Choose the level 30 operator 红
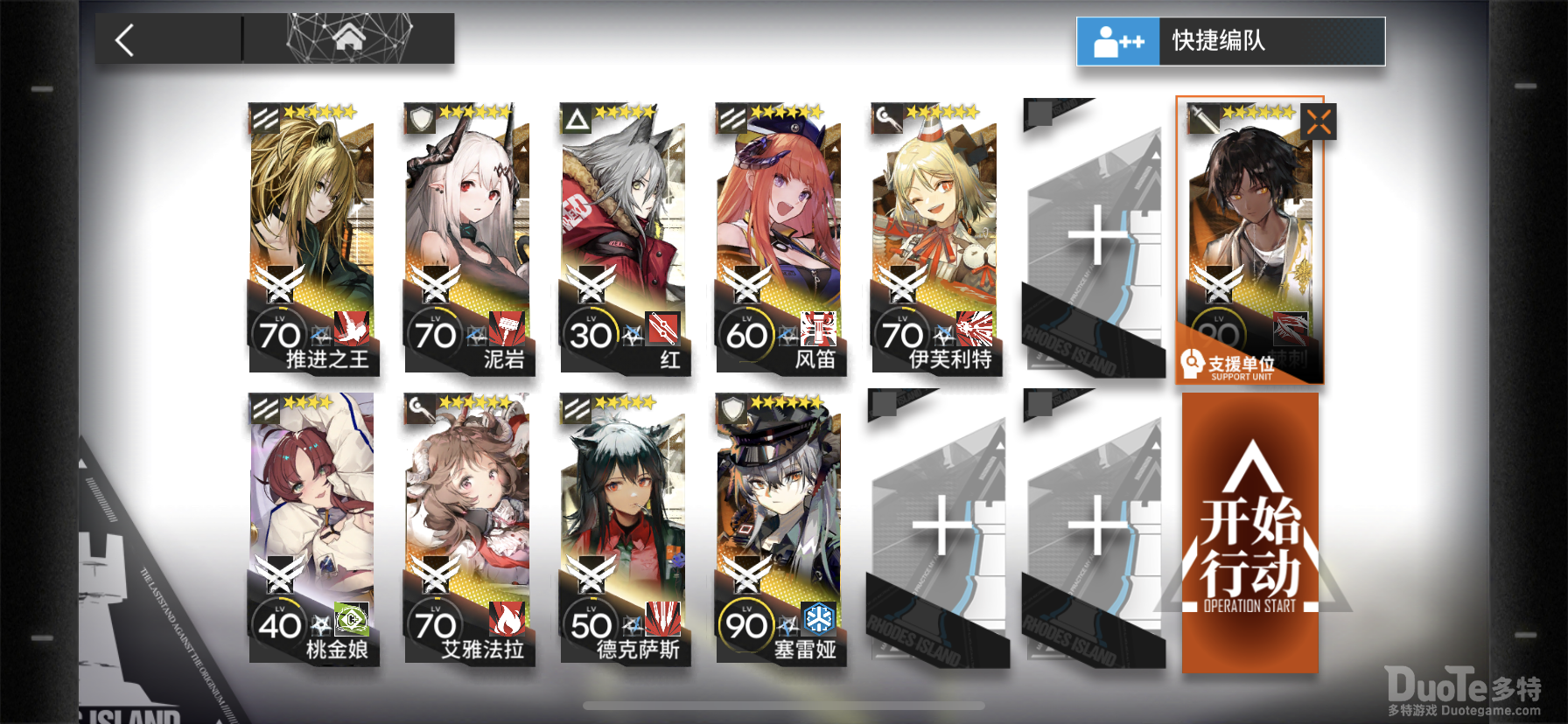Screen dimensions: 1568x724 point(624,238)
